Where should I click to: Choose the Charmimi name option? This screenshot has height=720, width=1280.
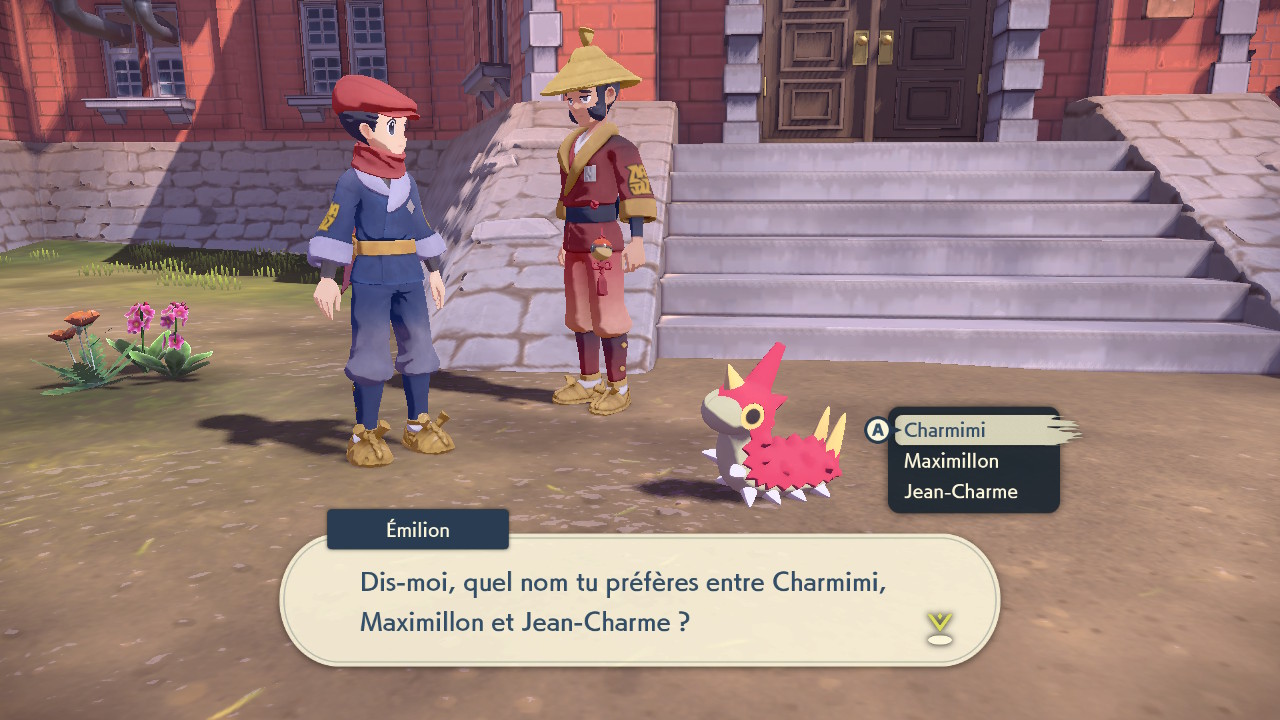click(x=945, y=430)
